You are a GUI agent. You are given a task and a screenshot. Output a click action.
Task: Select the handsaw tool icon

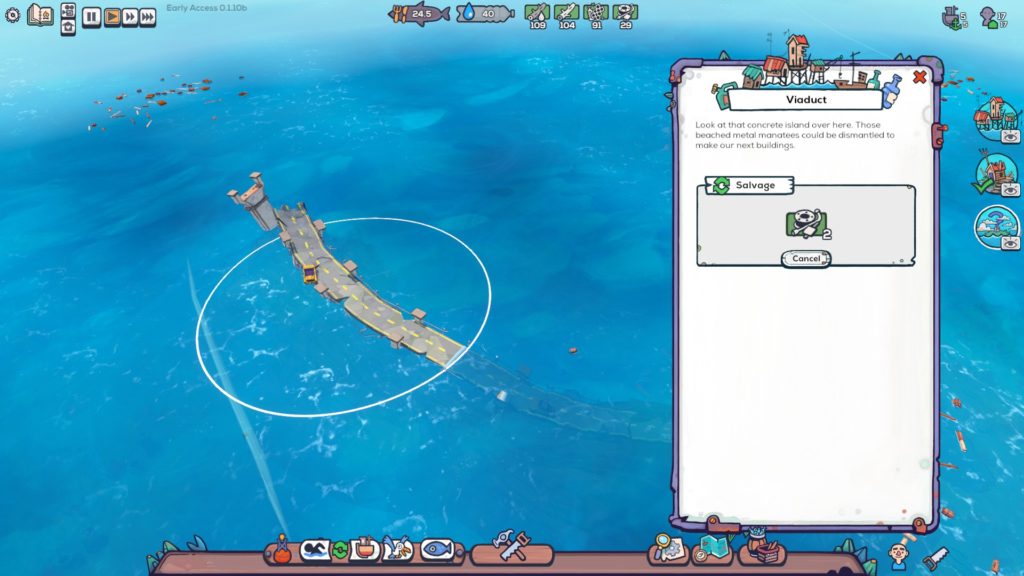(935, 558)
